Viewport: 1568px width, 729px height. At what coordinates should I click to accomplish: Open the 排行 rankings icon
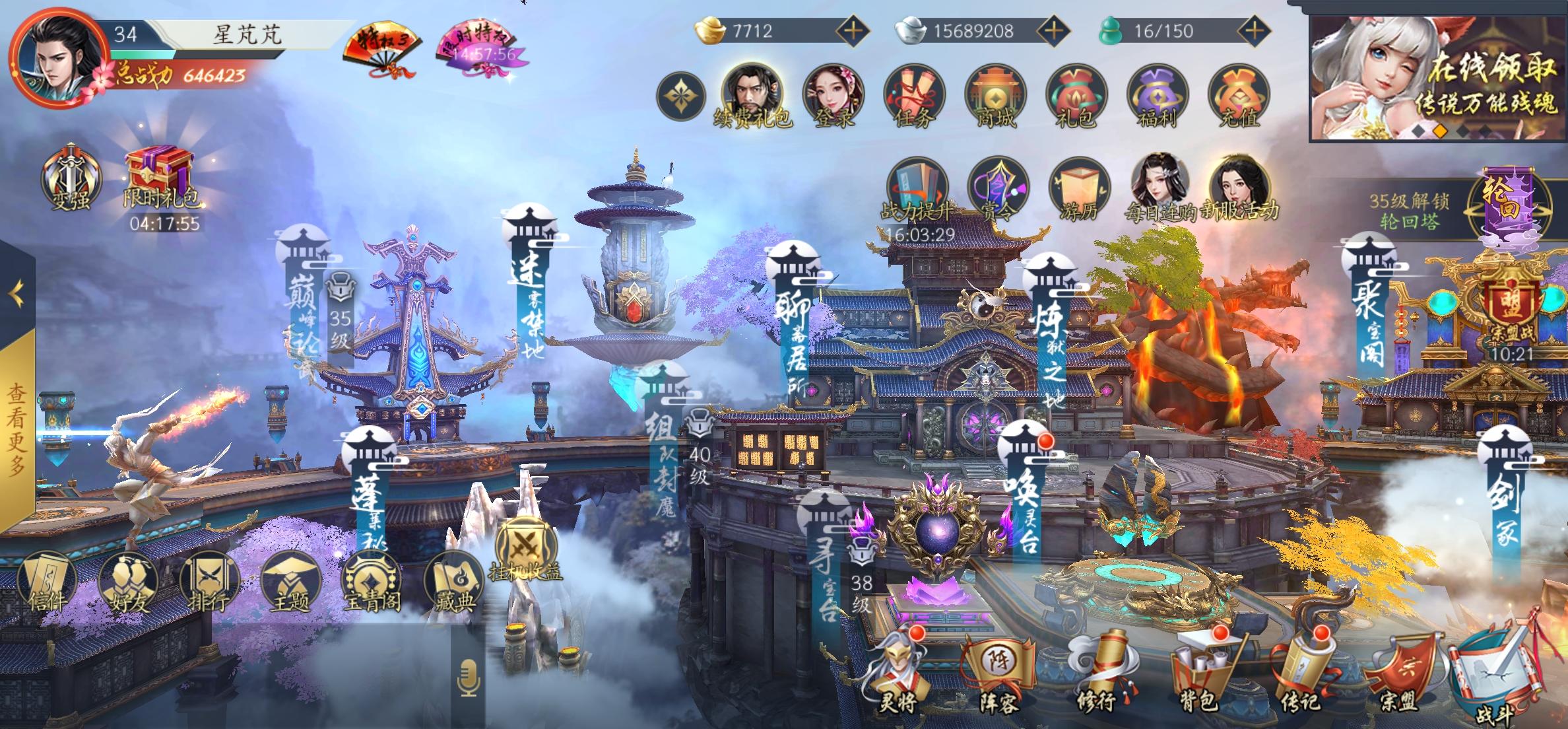pos(209,582)
